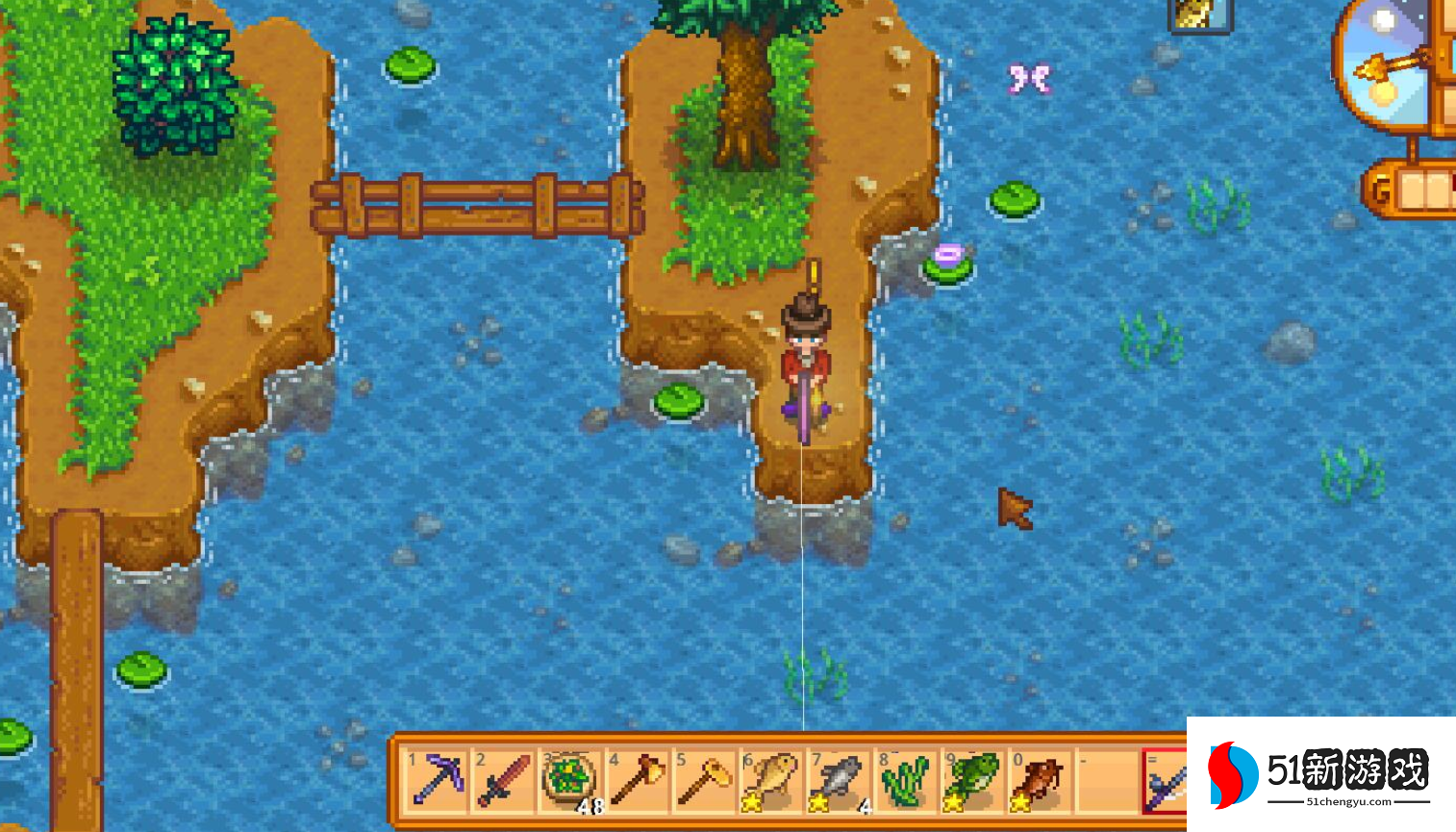
Task: Select the axe in hotbar slot 4
Action: pyautogui.click(x=637, y=780)
